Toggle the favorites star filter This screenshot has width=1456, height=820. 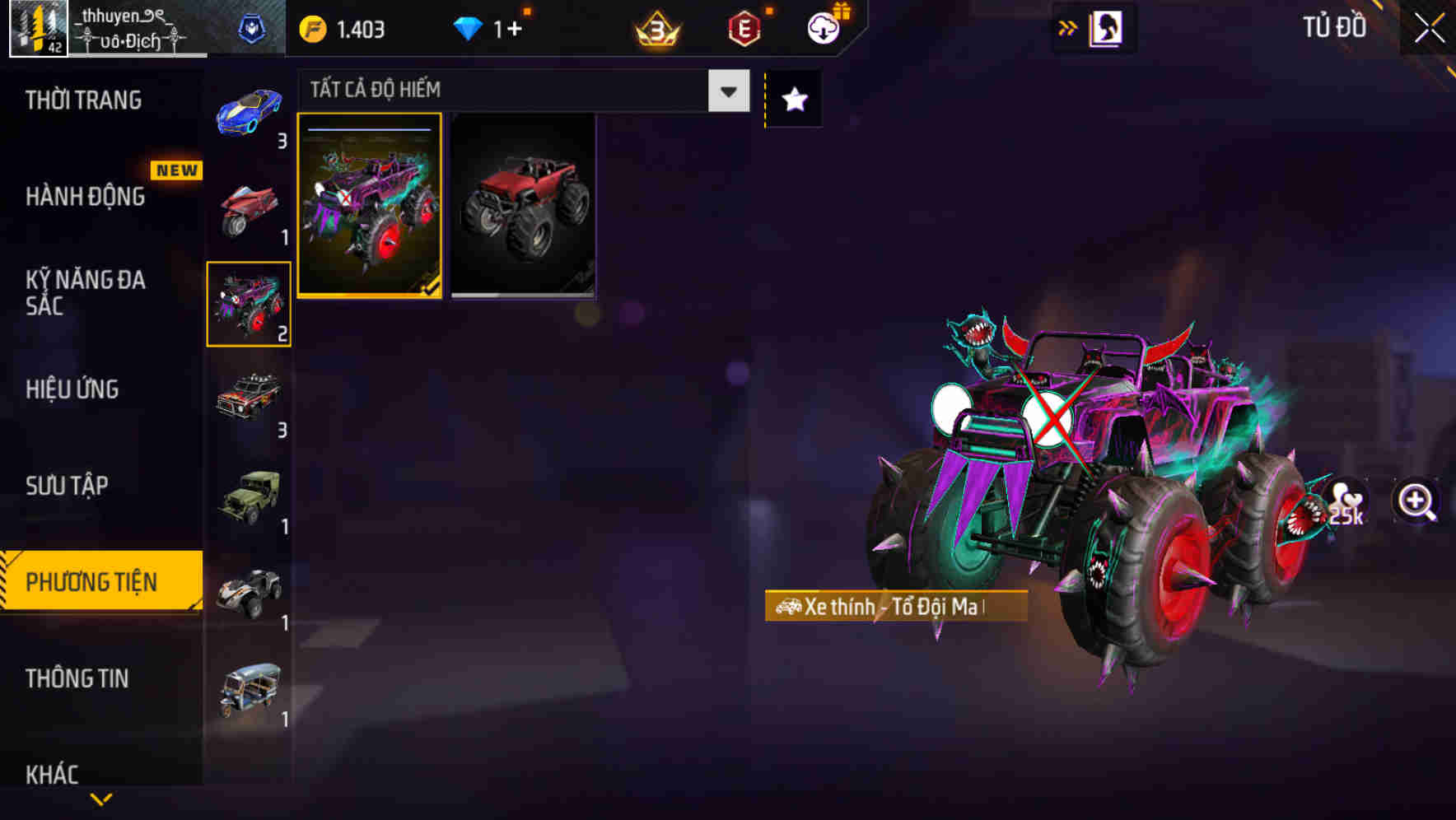(x=792, y=99)
